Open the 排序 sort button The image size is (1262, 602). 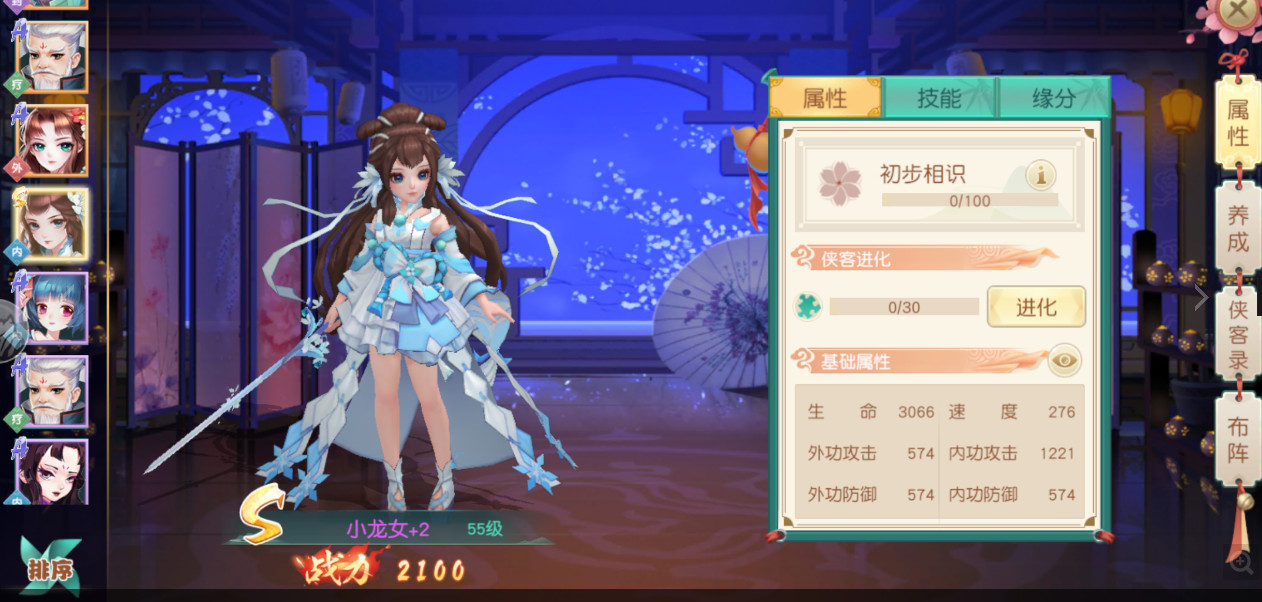(50, 570)
